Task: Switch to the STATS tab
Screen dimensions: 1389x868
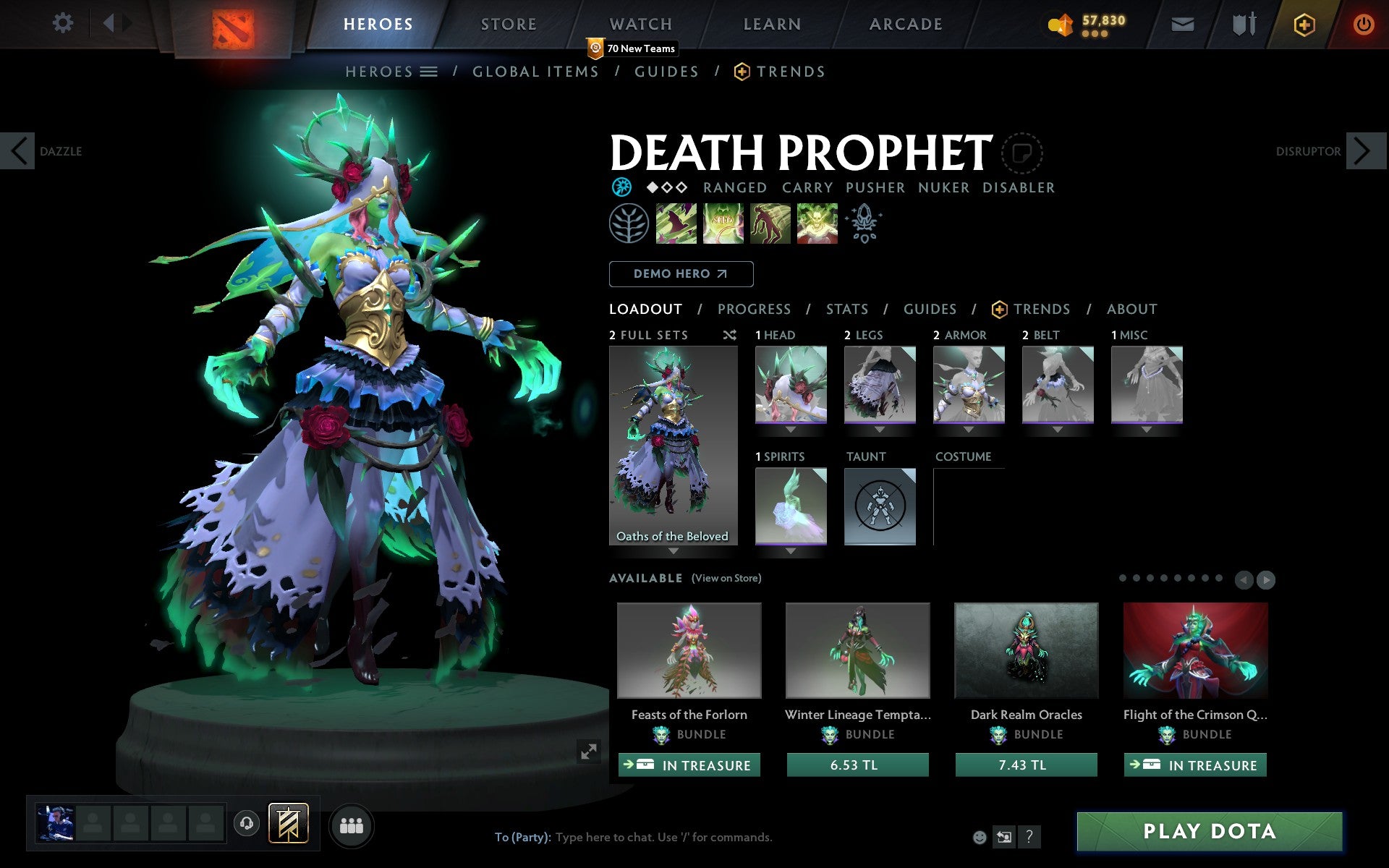Action: [846, 309]
